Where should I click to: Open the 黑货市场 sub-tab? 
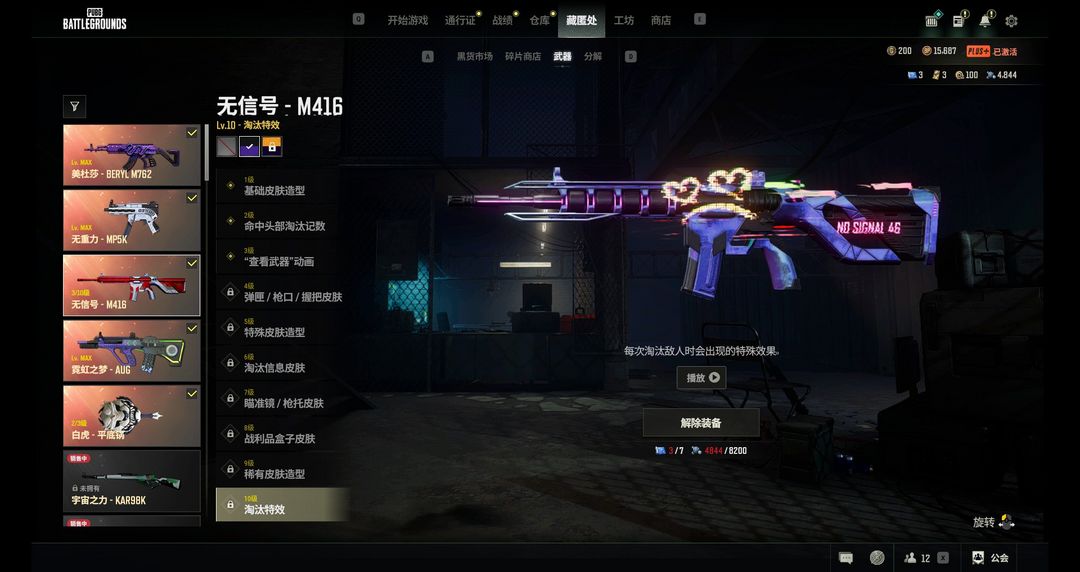point(474,57)
